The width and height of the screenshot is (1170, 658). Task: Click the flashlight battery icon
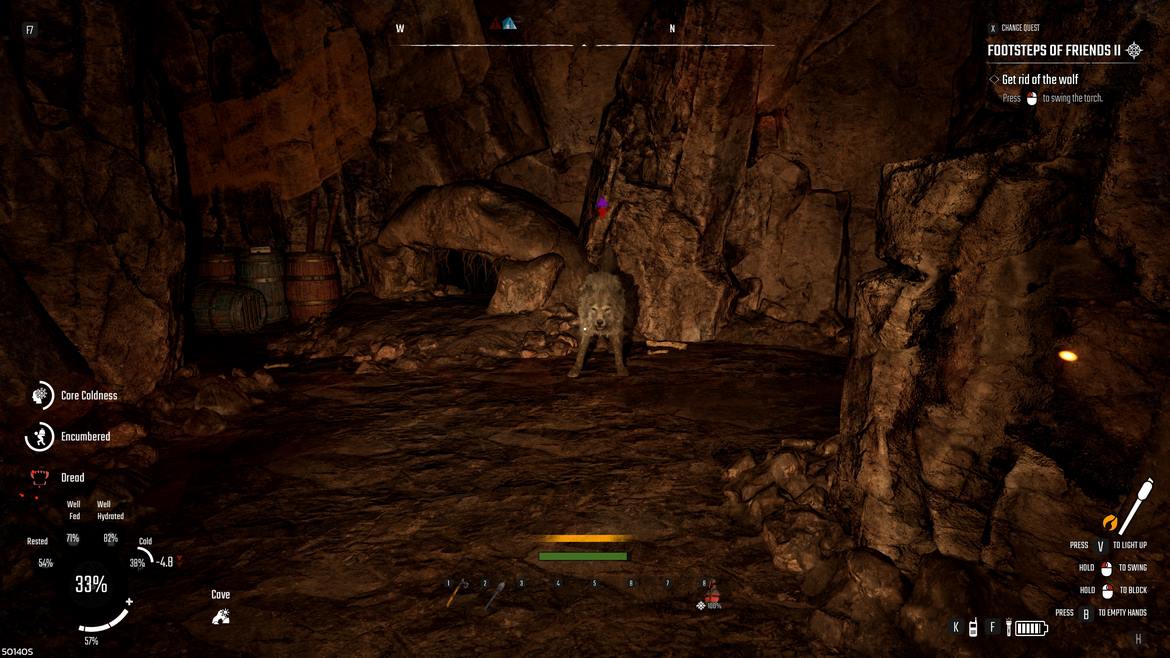(x=1030, y=628)
